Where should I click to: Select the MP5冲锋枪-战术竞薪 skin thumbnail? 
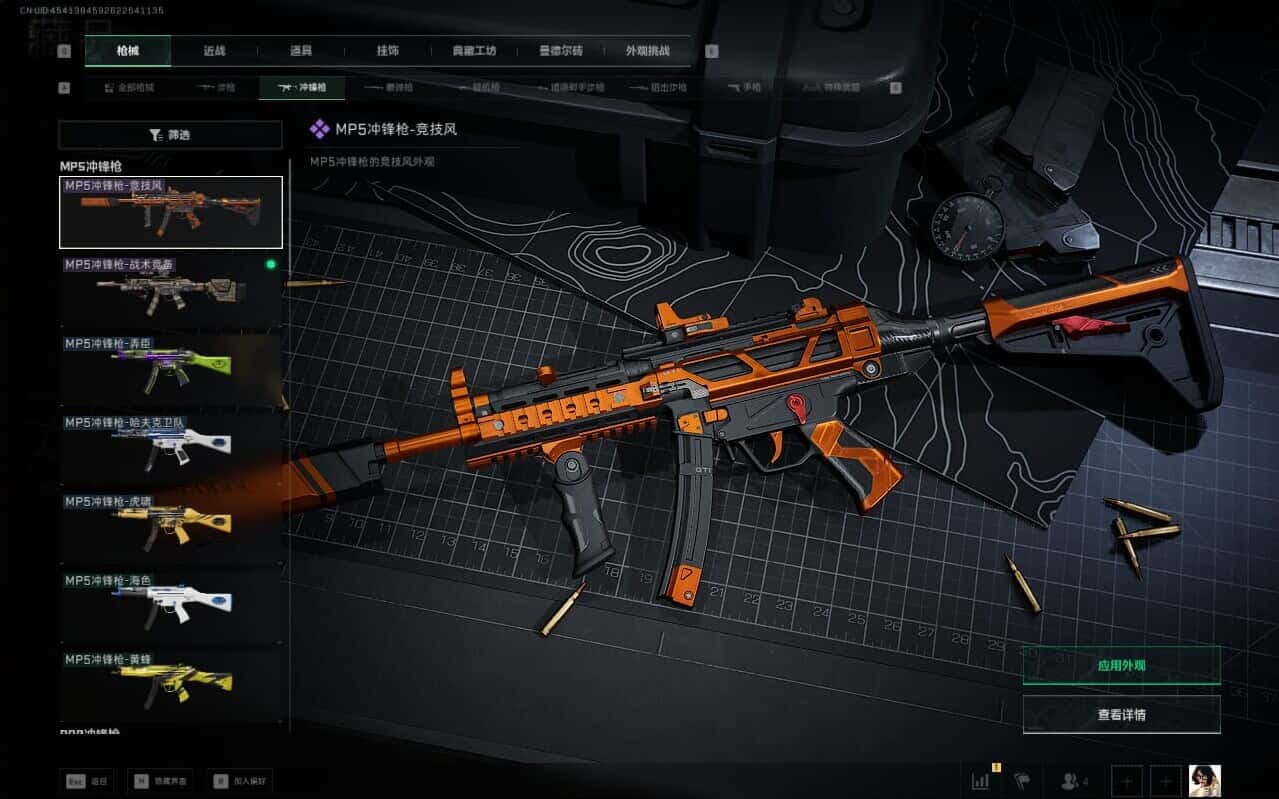tap(170, 290)
